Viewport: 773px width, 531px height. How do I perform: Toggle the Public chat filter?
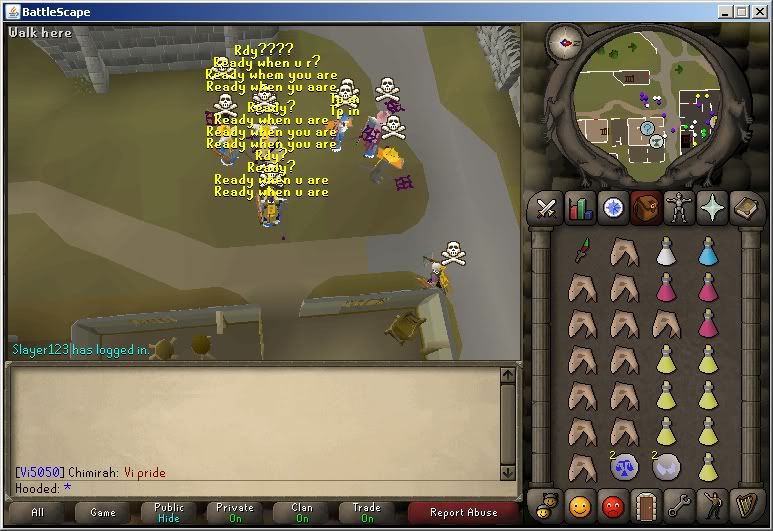169,512
